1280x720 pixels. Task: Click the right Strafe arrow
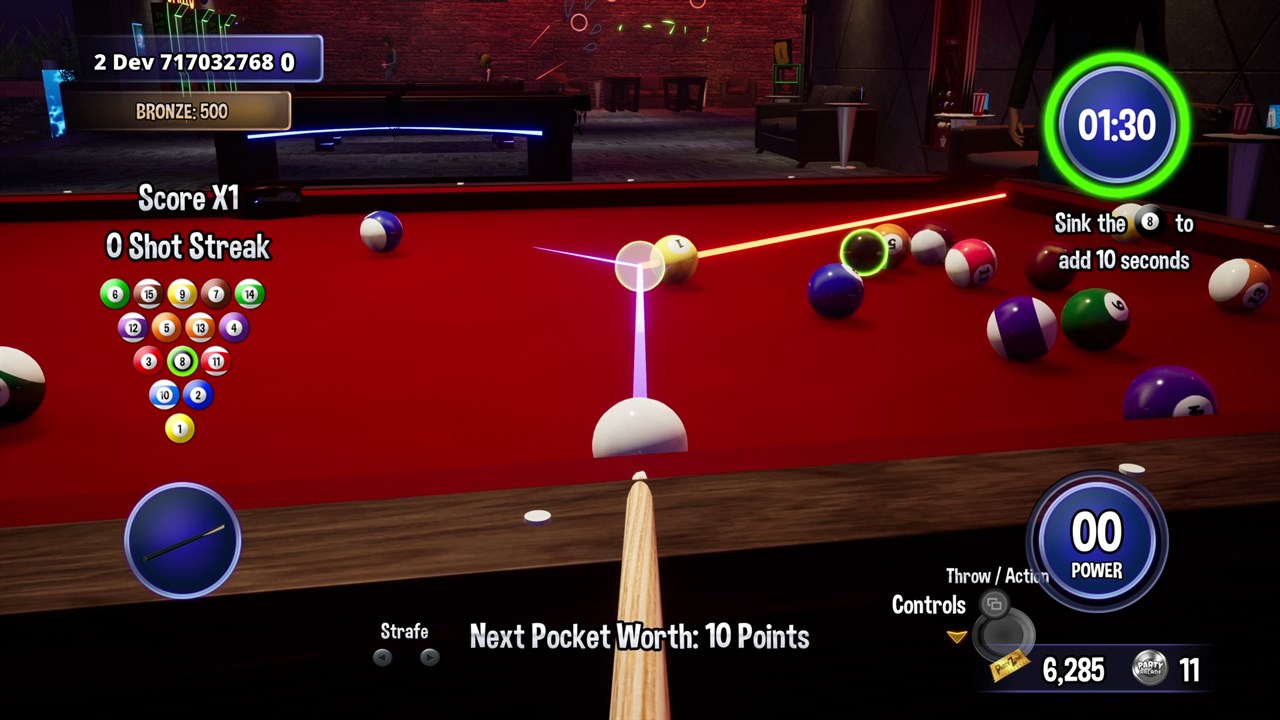click(x=429, y=657)
